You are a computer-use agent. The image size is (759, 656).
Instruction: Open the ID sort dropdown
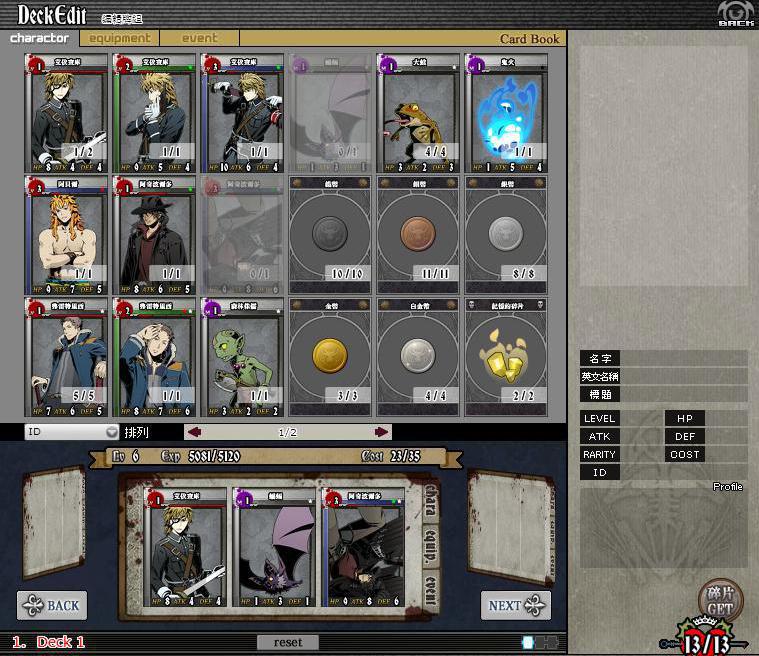pos(72,432)
